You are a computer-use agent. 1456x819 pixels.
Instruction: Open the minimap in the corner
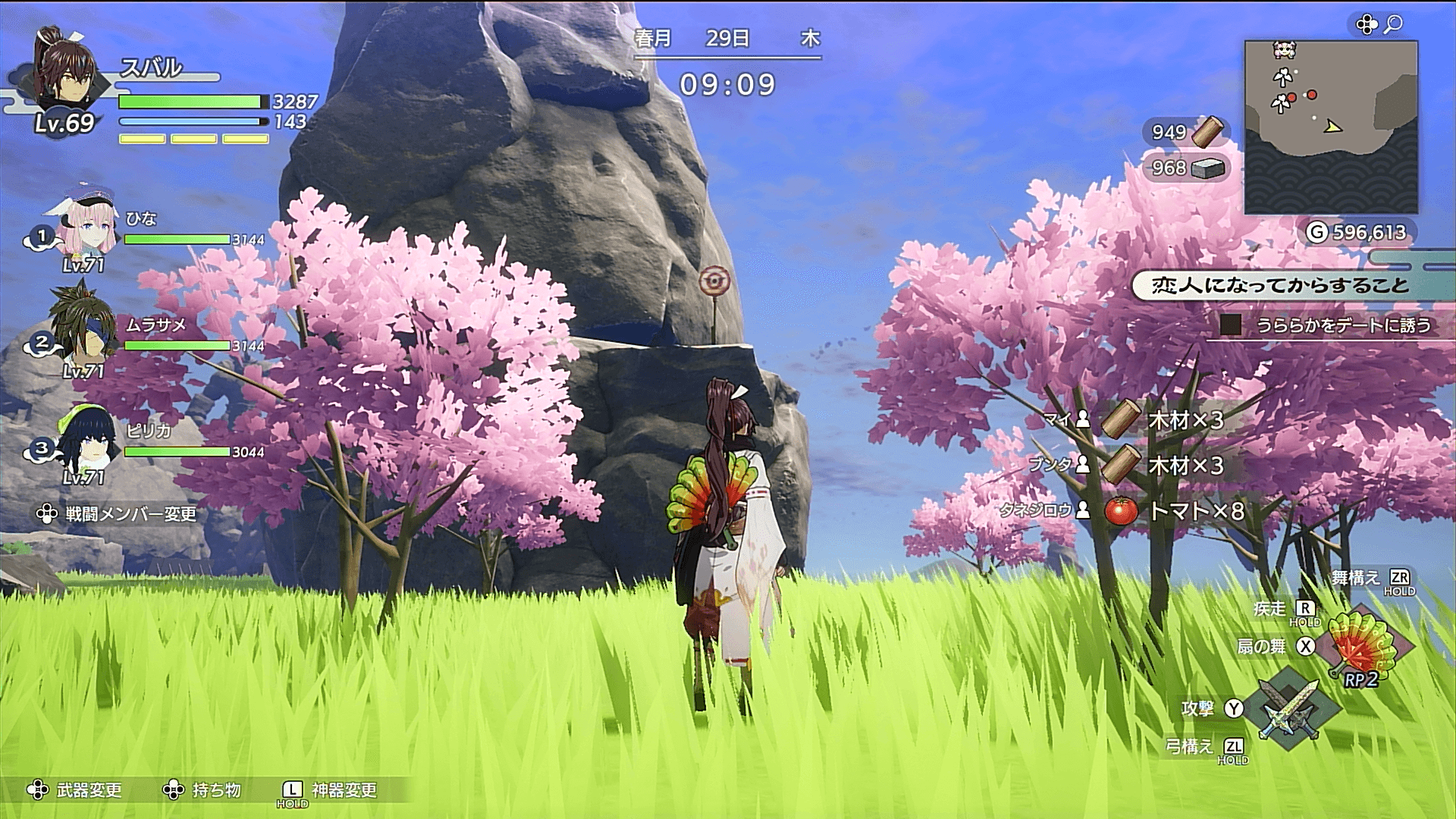1331,127
